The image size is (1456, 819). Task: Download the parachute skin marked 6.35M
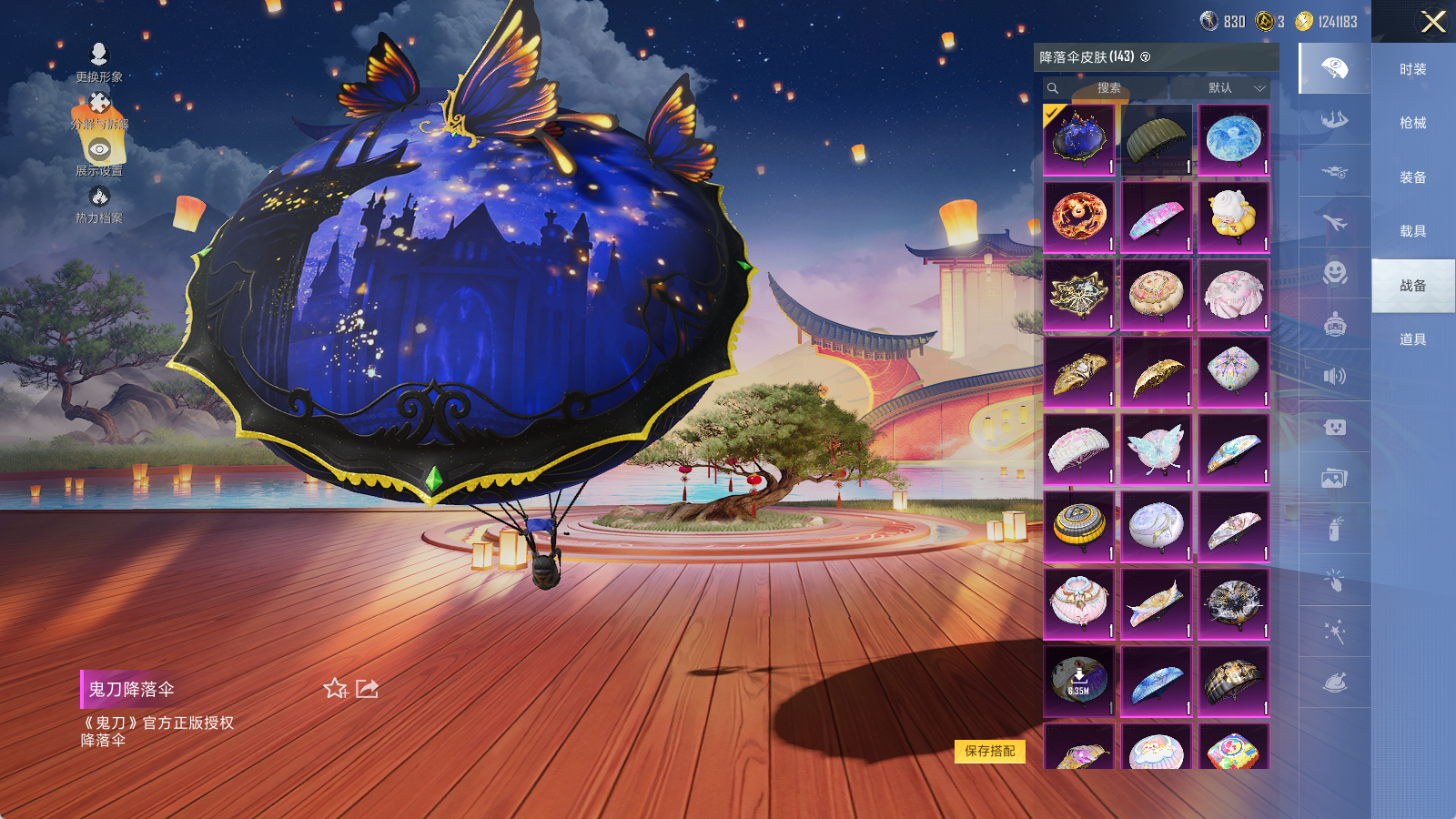1078,682
